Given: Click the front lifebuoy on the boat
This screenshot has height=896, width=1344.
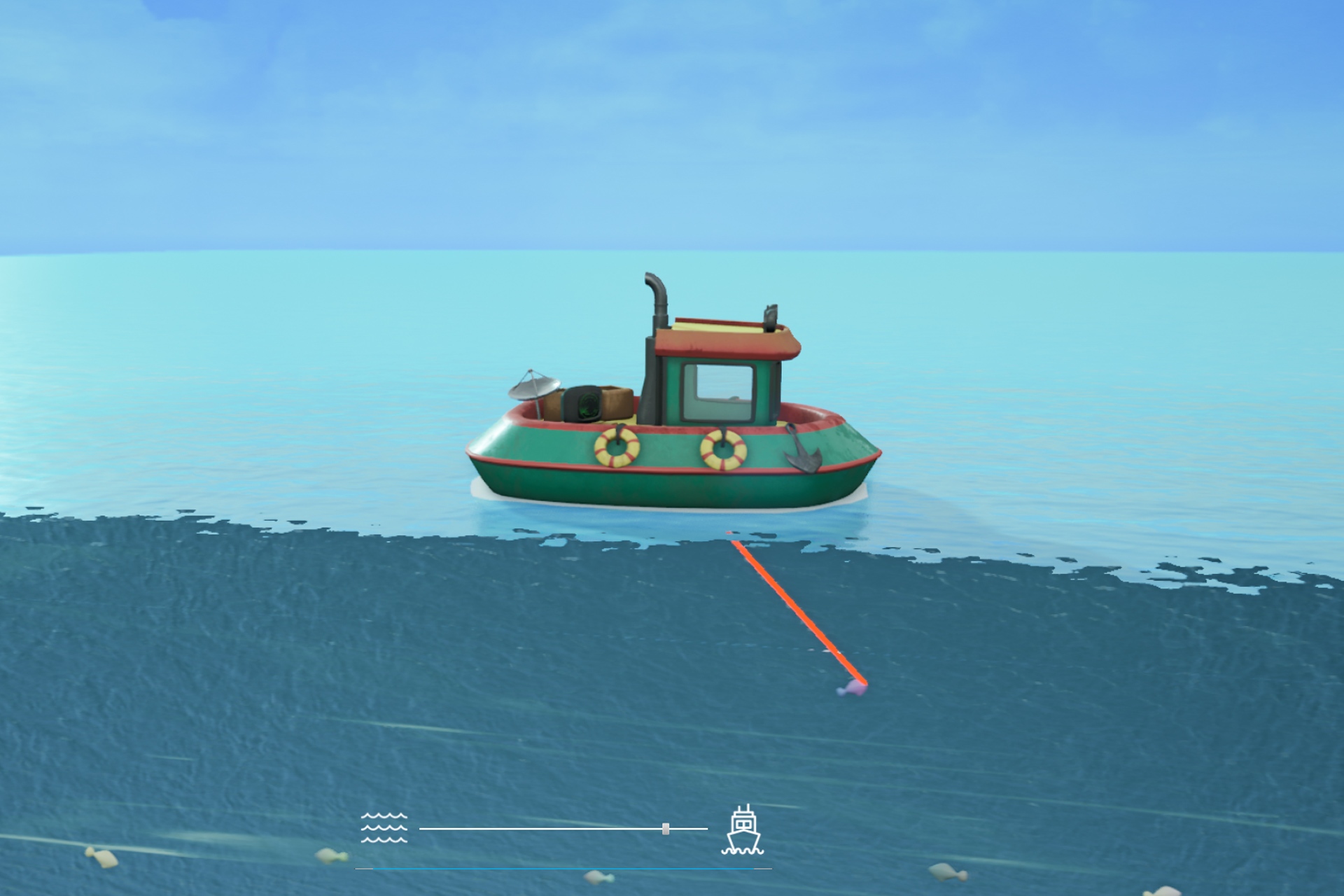Looking at the screenshot, I should pos(617,448).
